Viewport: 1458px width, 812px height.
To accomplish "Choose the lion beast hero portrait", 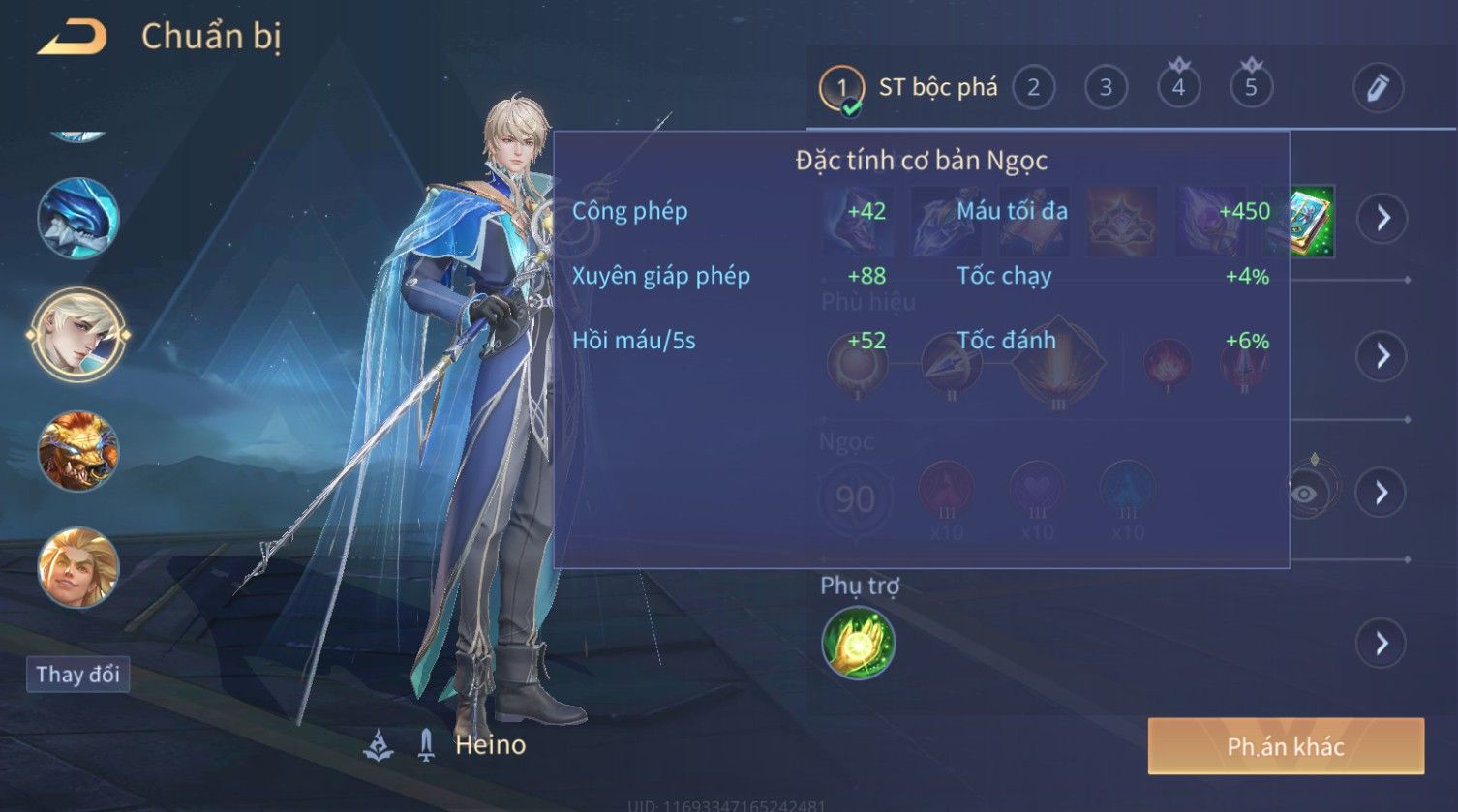I will point(77,451).
